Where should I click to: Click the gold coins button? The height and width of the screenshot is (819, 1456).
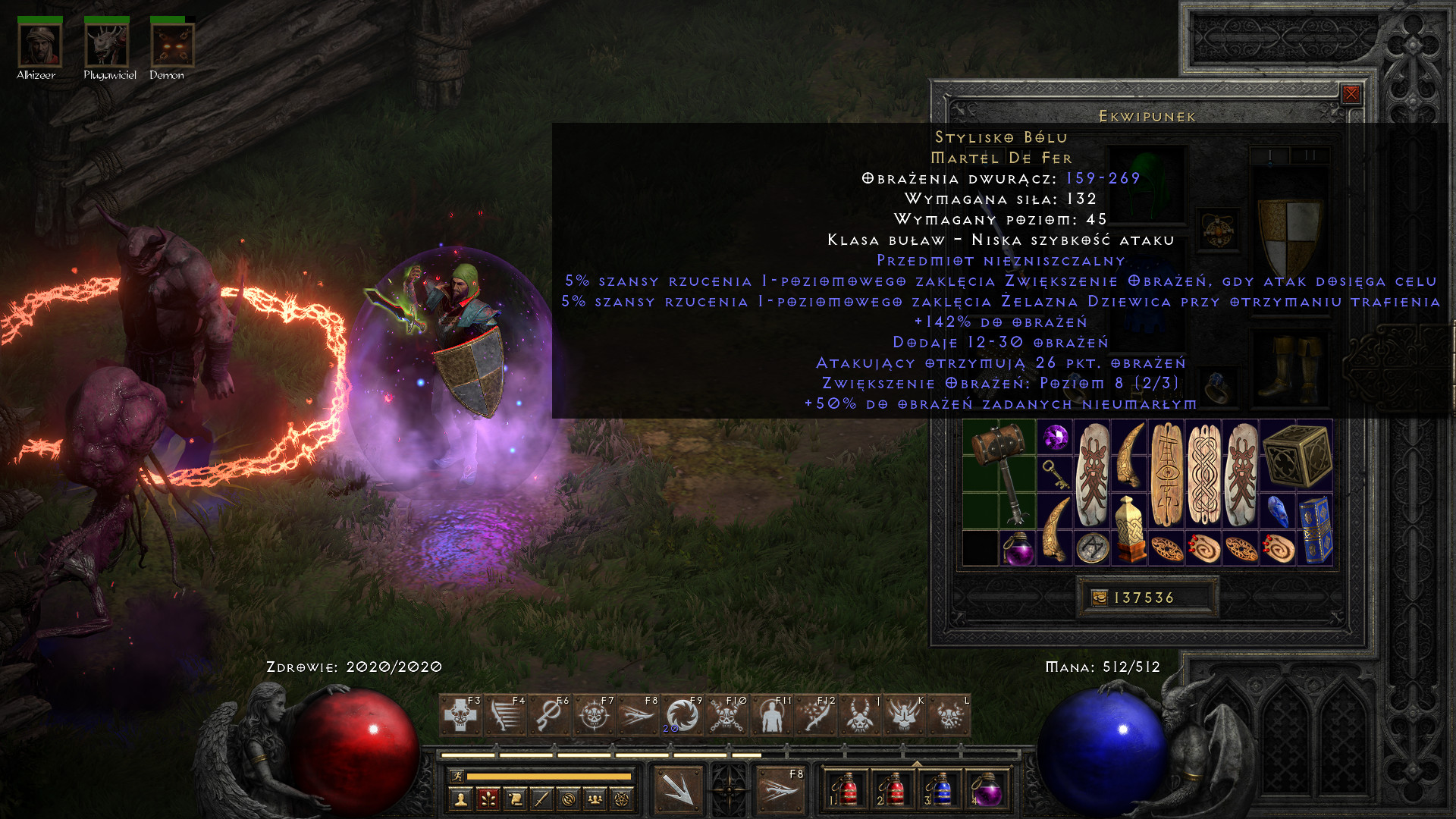coord(1100,598)
